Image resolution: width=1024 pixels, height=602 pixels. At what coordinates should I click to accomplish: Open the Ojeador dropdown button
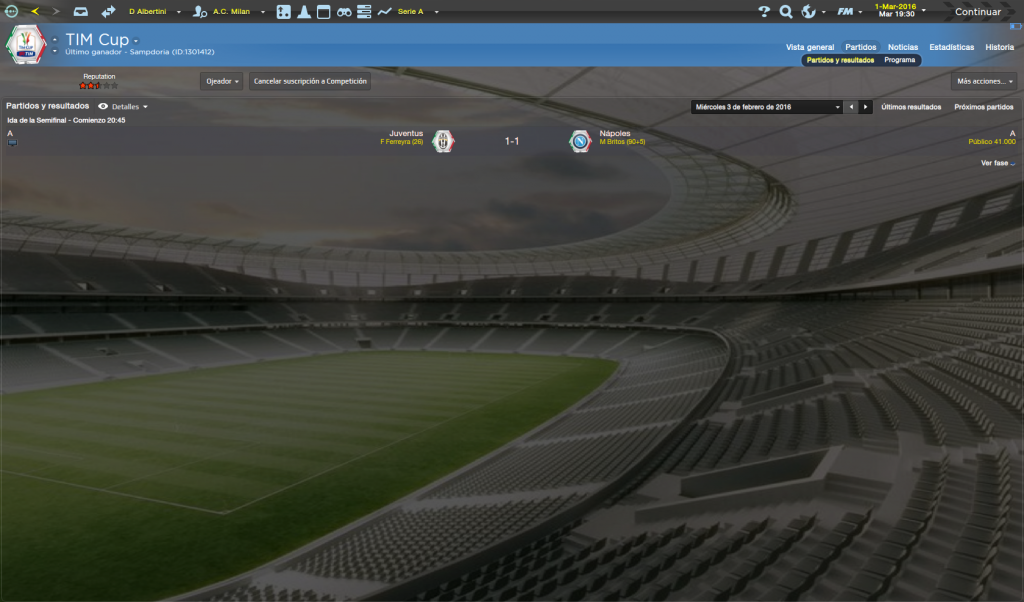click(221, 81)
